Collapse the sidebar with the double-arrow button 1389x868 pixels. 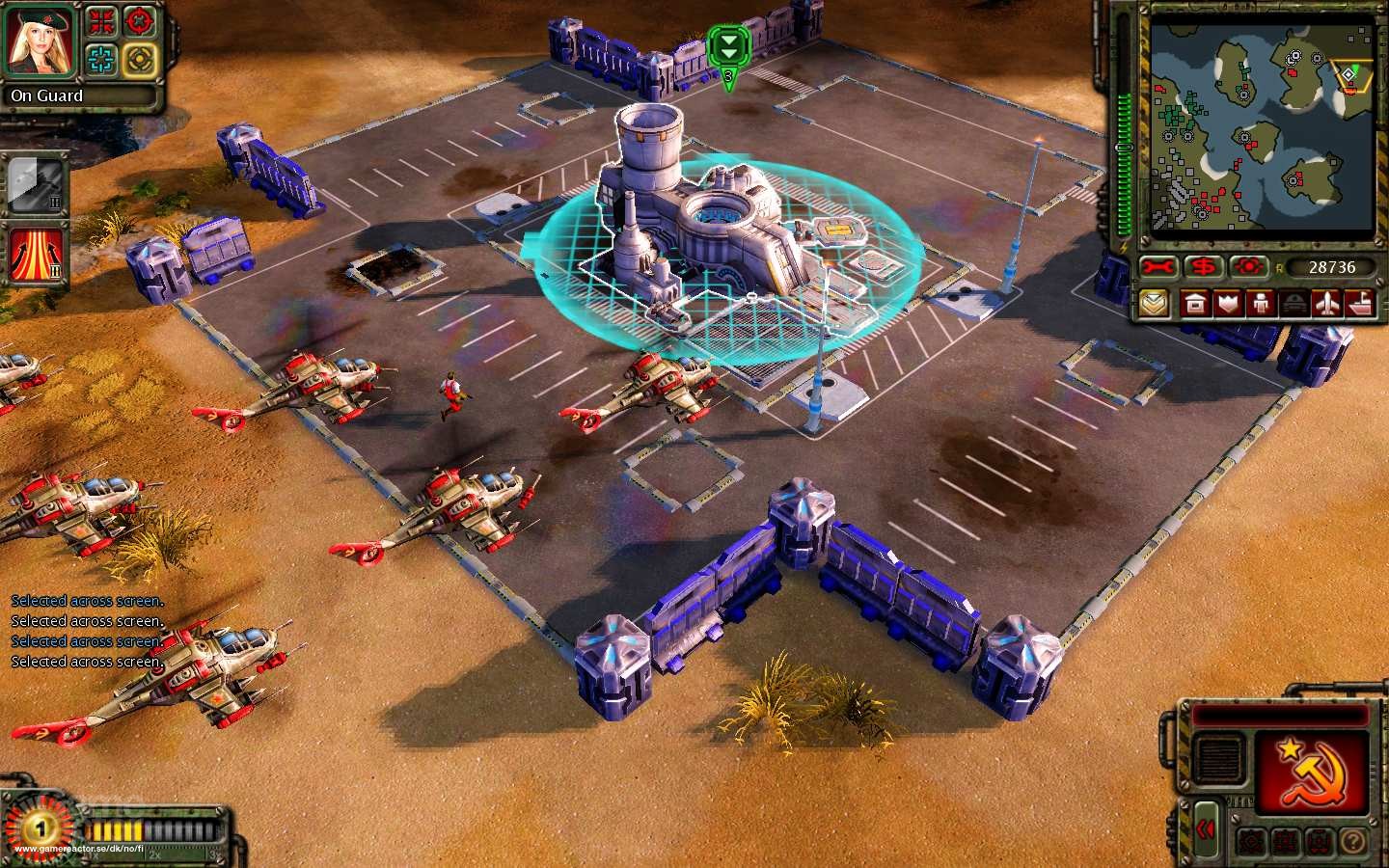1205,827
